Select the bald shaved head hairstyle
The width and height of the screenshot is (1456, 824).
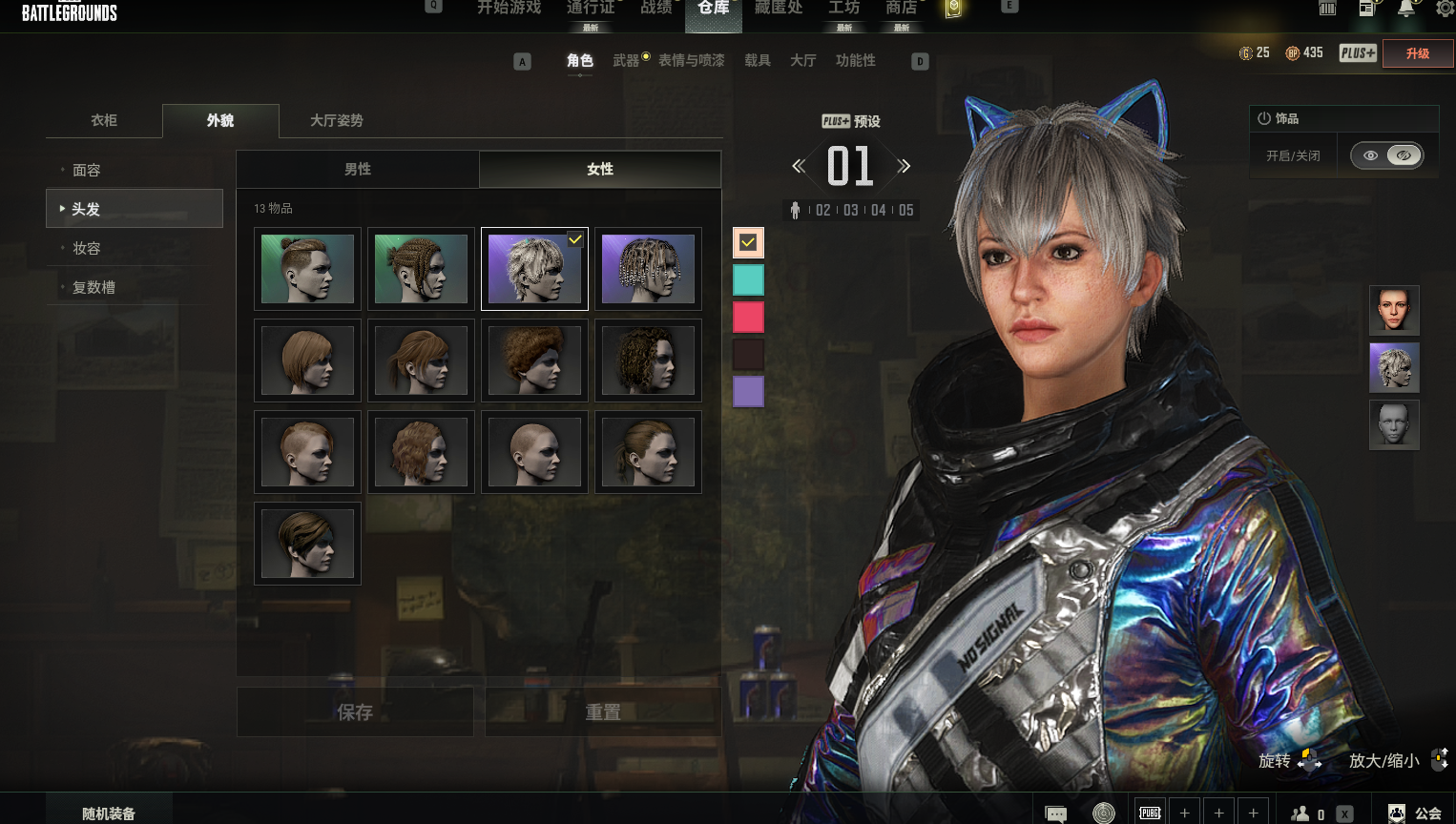[534, 452]
